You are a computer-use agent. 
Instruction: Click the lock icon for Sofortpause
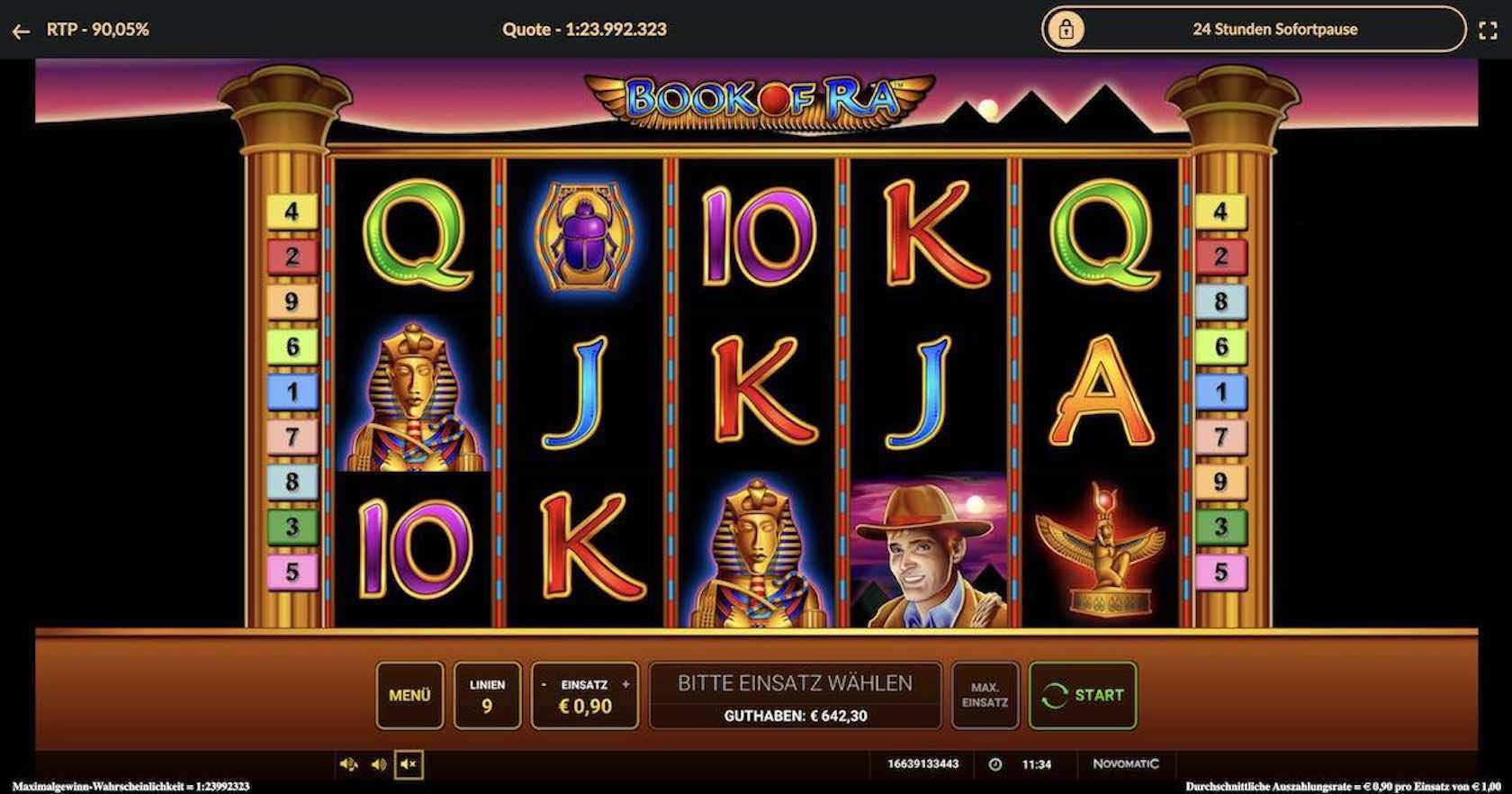pyautogui.click(x=1067, y=28)
